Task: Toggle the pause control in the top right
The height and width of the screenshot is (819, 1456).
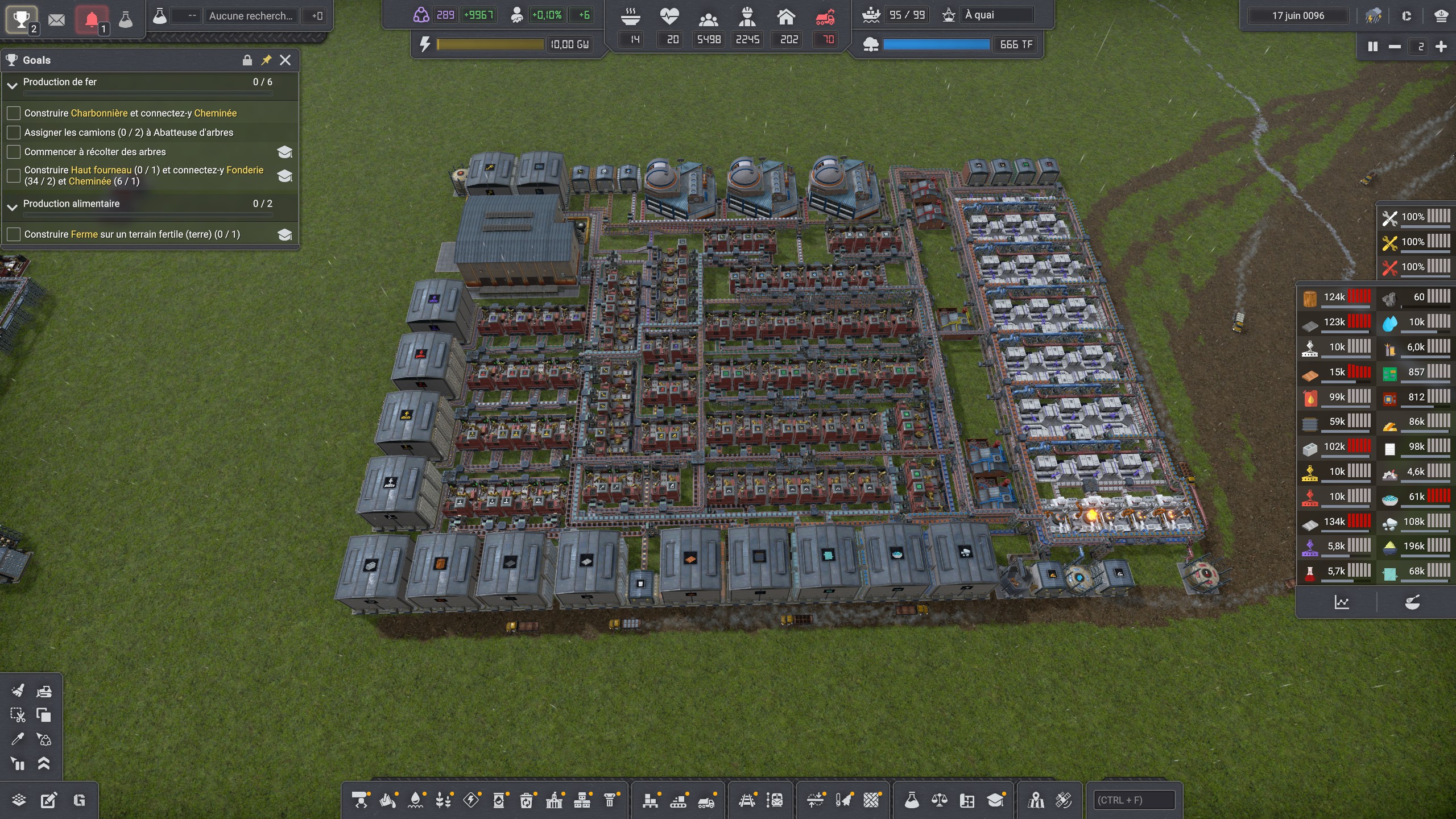Action: tap(1373, 46)
